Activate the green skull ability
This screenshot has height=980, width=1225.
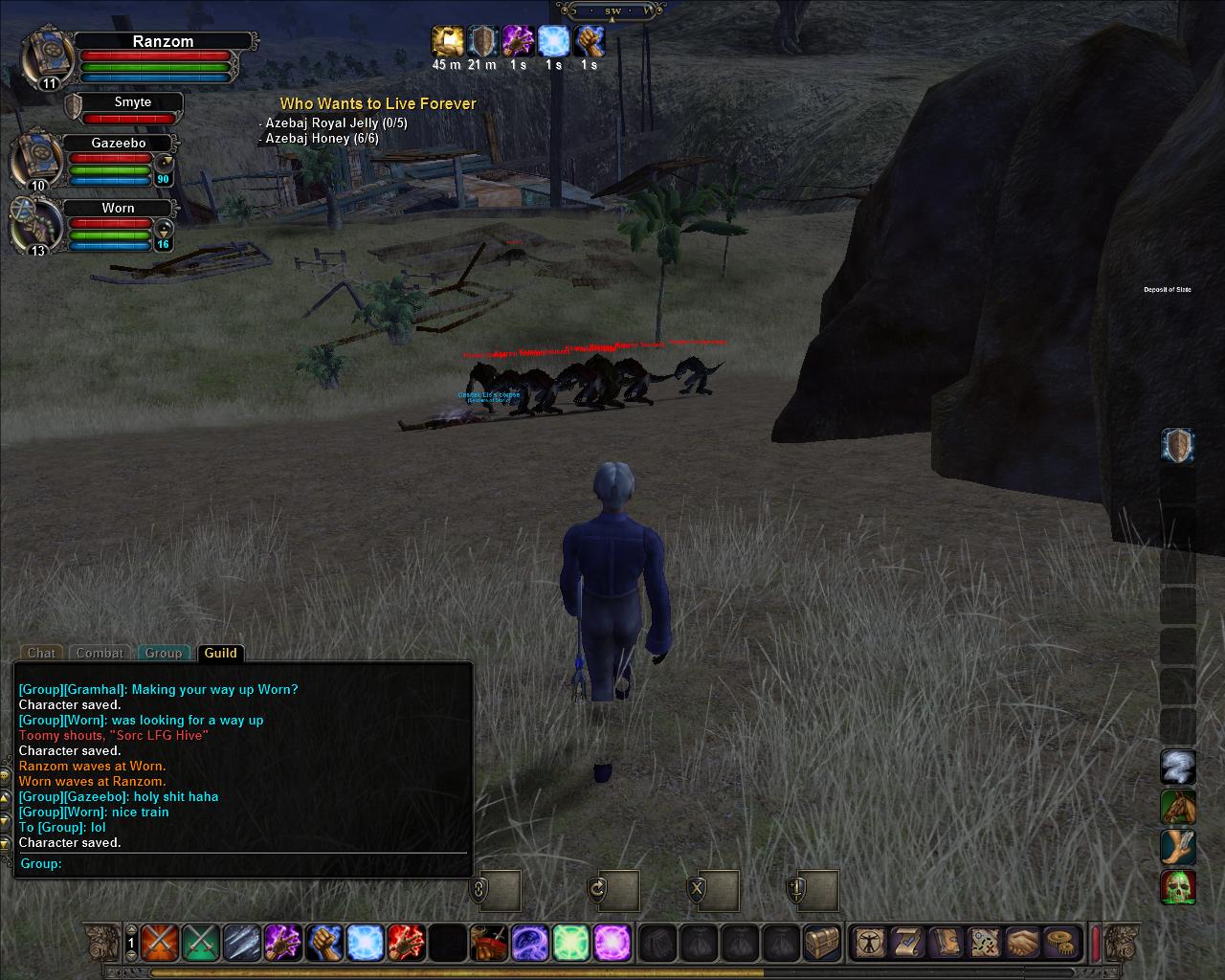click(x=1178, y=887)
